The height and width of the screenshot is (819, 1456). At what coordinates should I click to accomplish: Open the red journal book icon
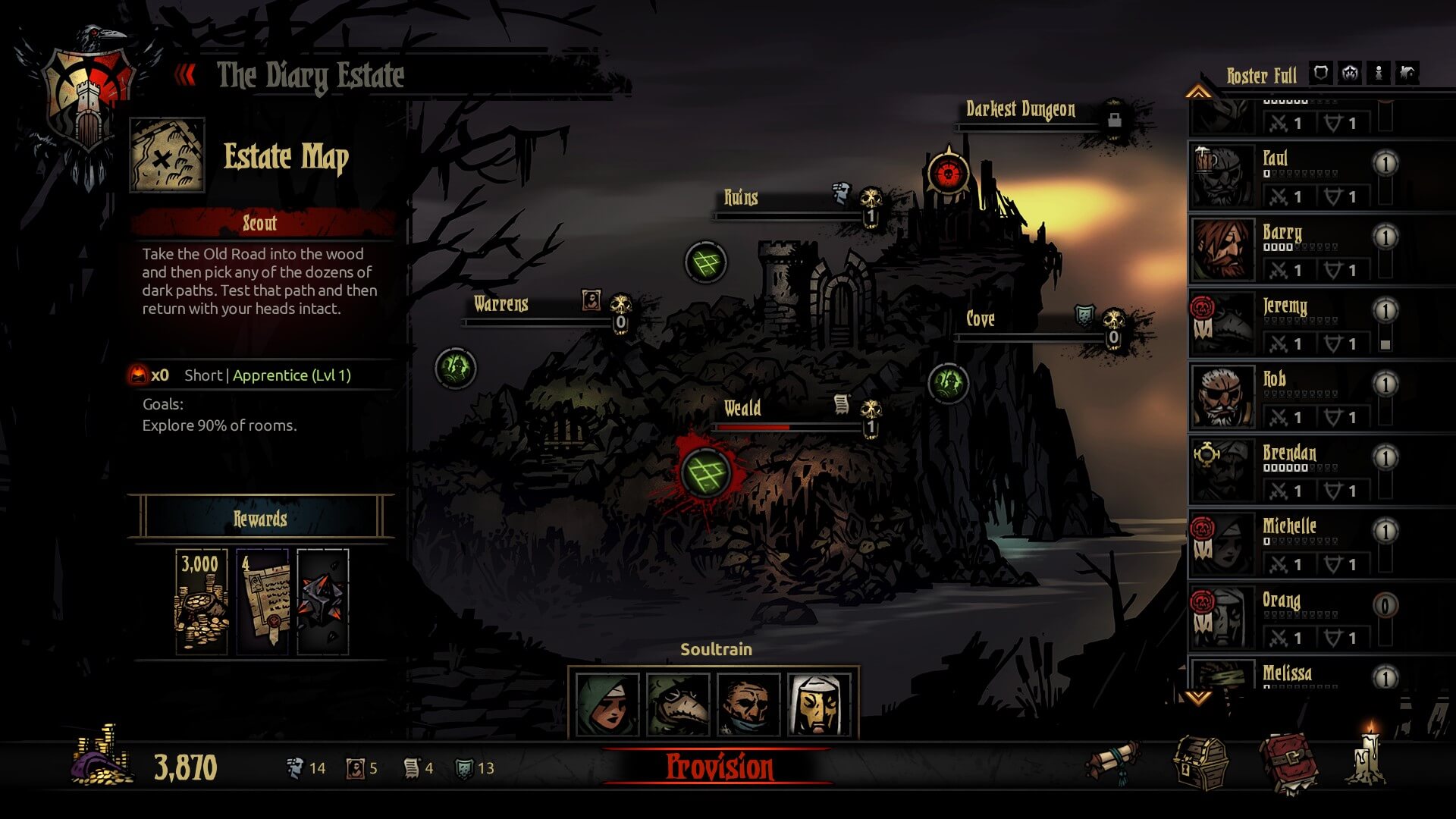(x=1288, y=763)
